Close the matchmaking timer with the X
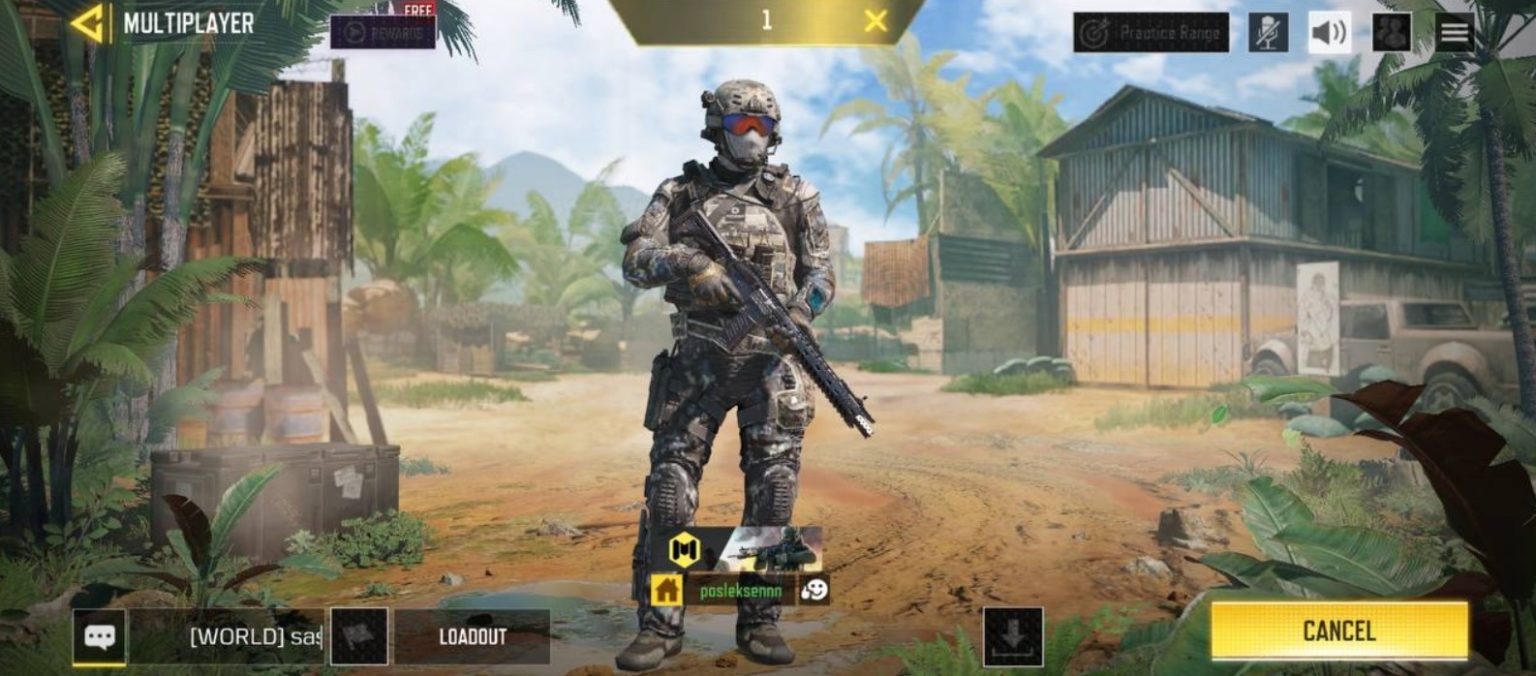Screen dimensions: 1536x676 pyautogui.click(x=875, y=21)
